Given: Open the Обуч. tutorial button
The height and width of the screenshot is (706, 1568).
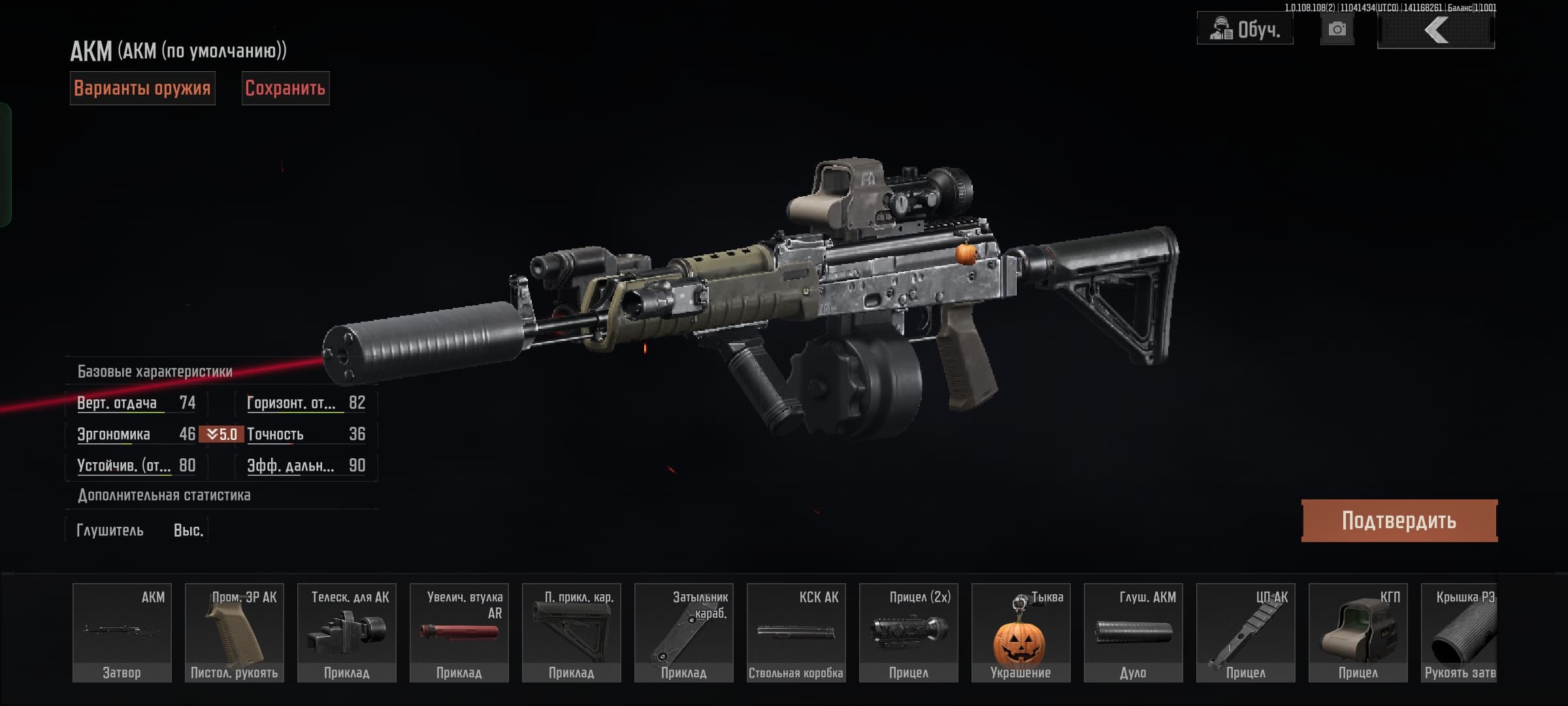Looking at the screenshot, I should [x=1245, y=29].
